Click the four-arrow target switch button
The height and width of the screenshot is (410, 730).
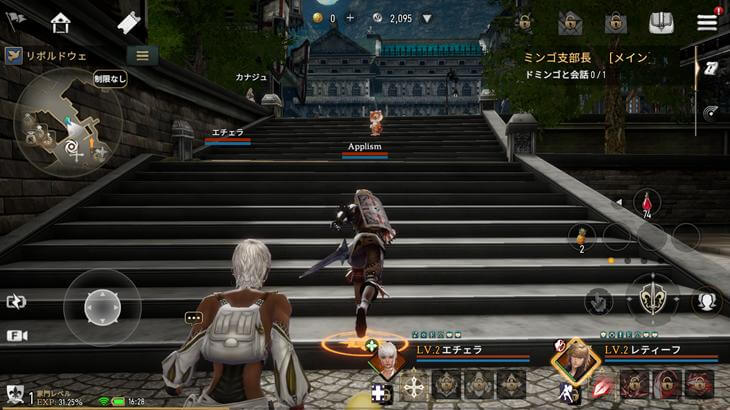(x=414, y=386)
